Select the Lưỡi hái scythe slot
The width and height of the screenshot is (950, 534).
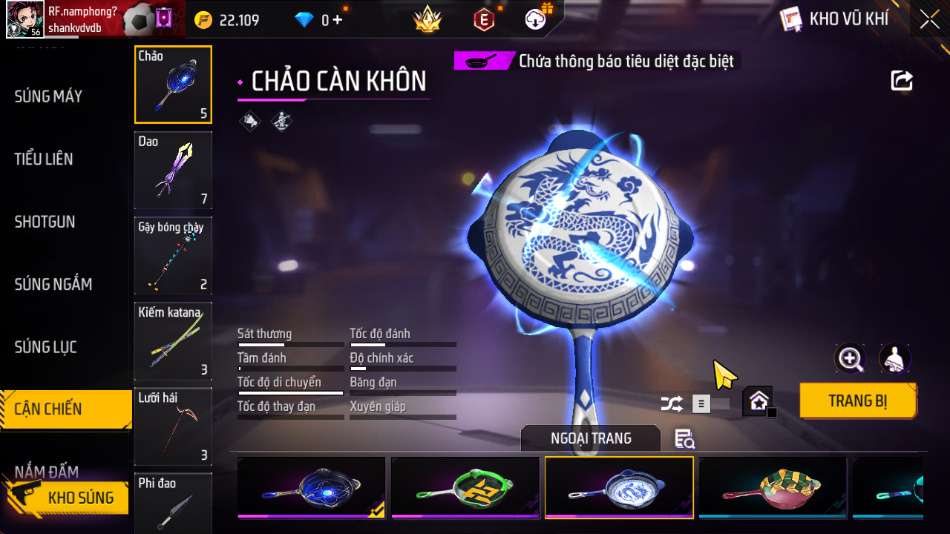pyautogui.click(x=173, y=427)
